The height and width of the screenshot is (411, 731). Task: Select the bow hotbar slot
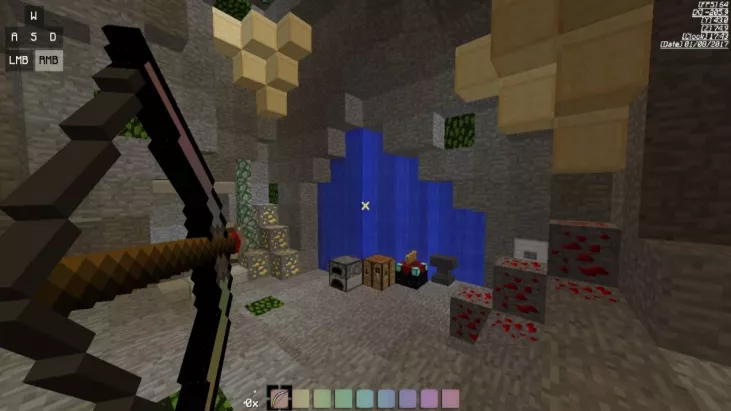click(x=280, y=398)
